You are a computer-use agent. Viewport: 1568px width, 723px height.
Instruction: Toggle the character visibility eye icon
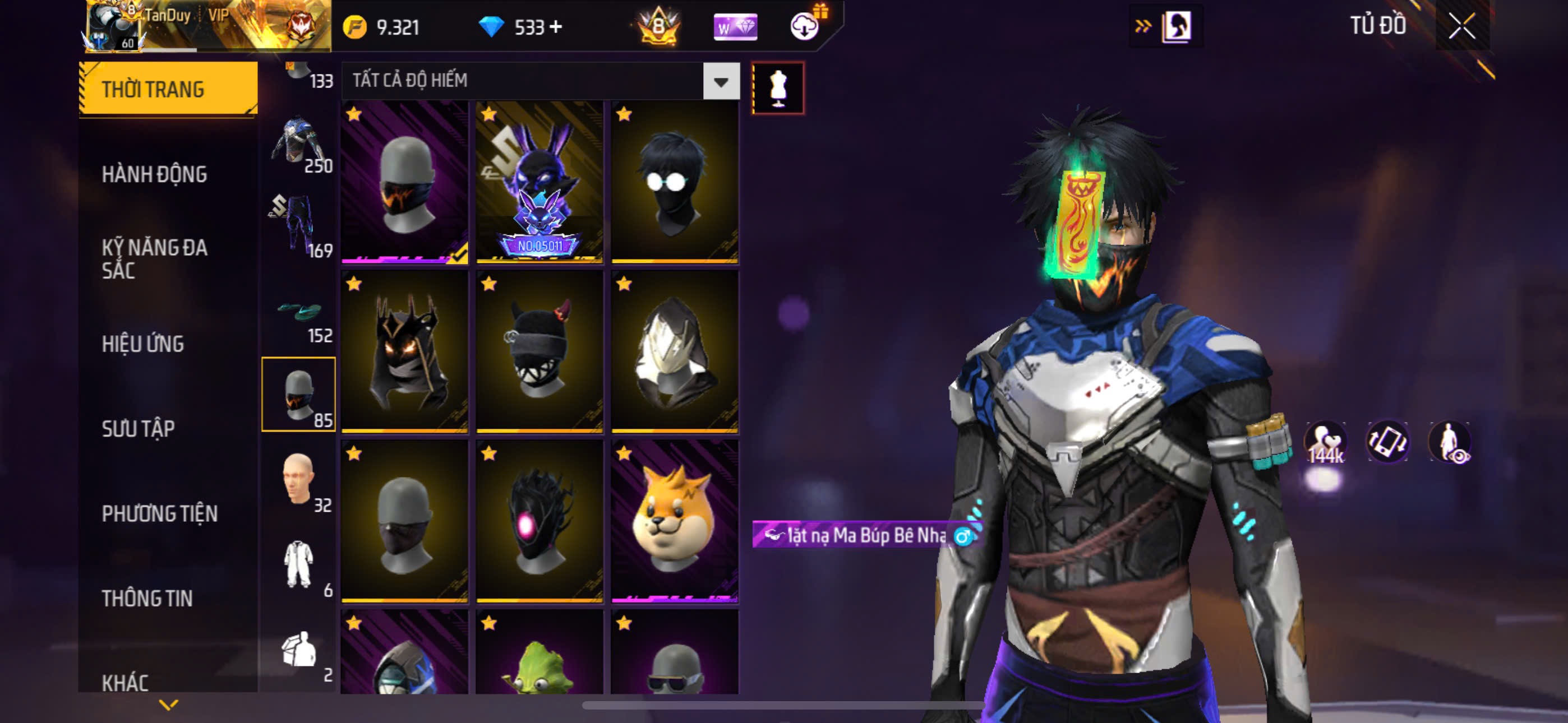pos(1451,442)
